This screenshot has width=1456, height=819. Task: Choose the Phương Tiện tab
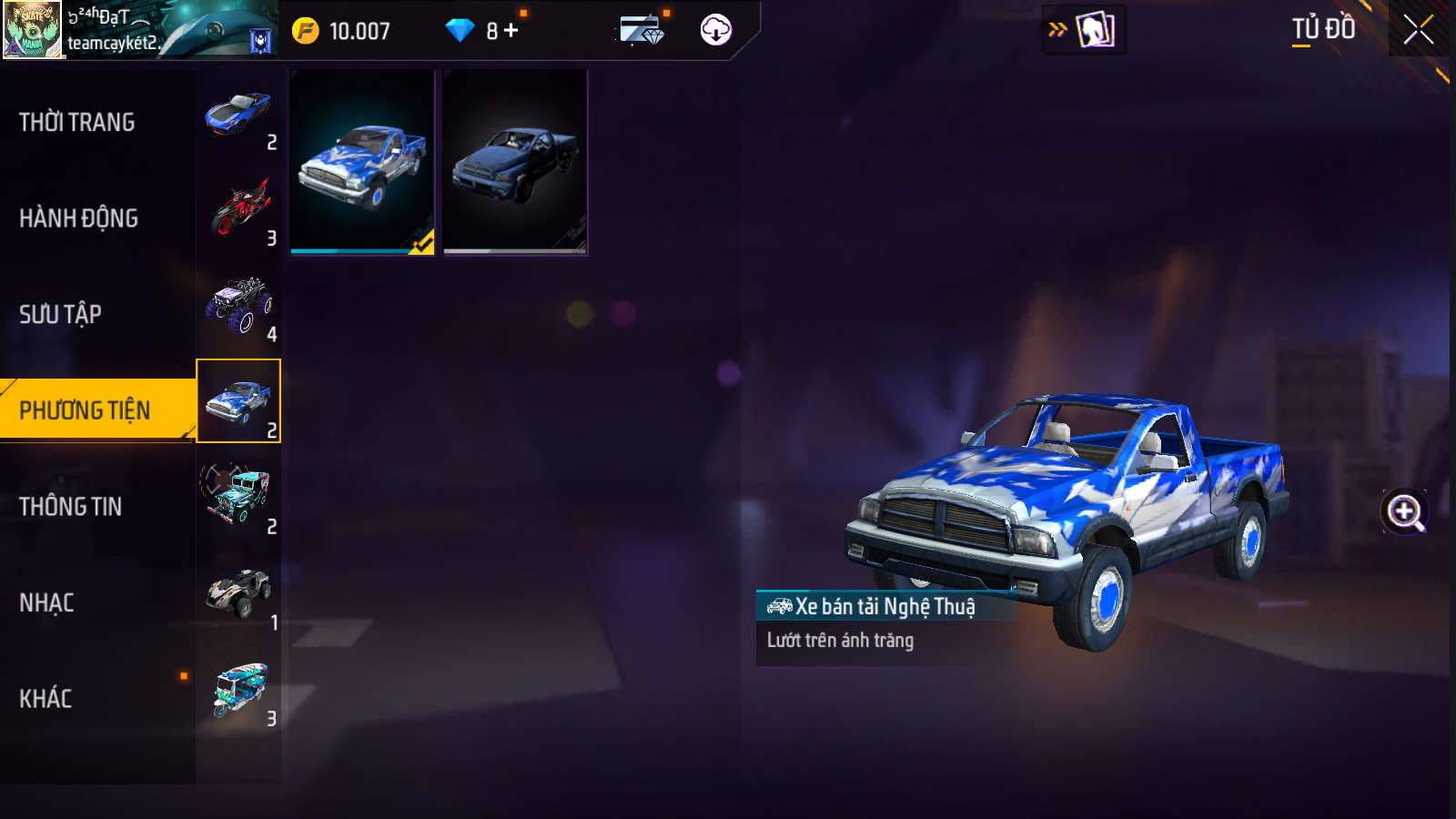coord(86,410)
